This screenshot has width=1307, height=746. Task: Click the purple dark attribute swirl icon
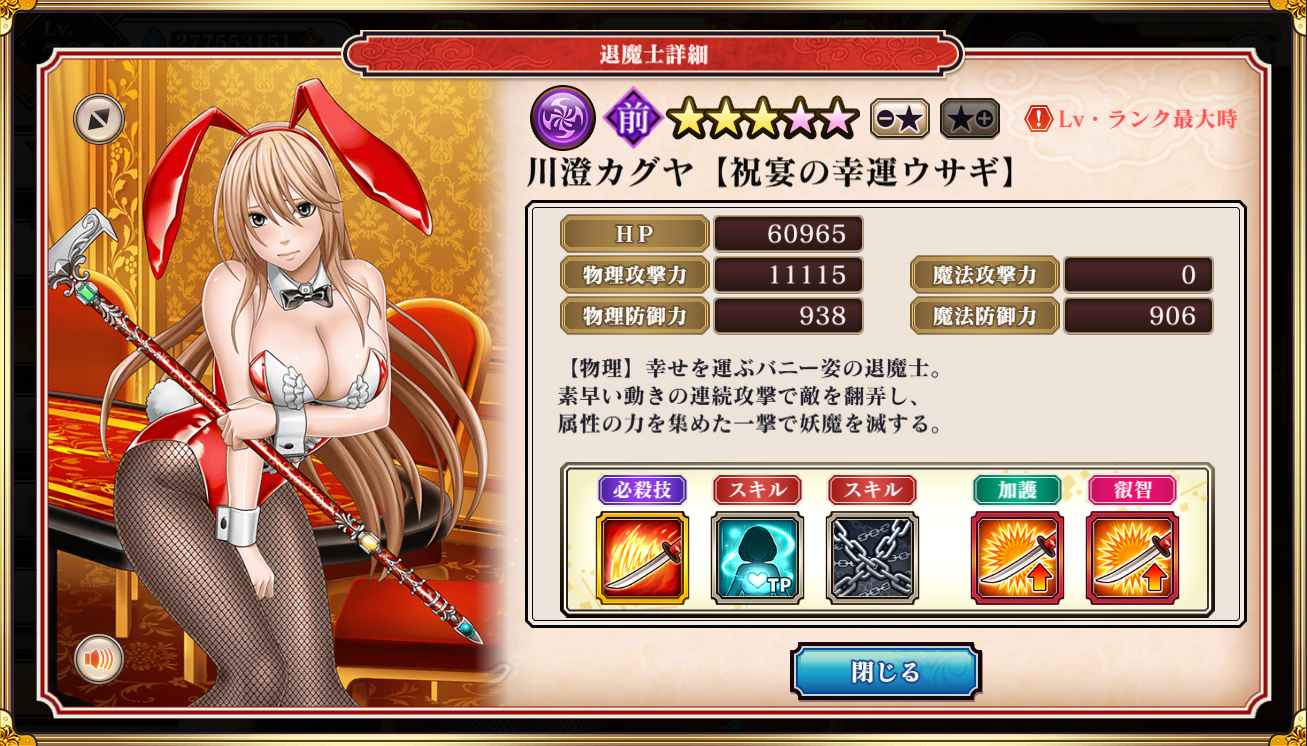point(562,118)
